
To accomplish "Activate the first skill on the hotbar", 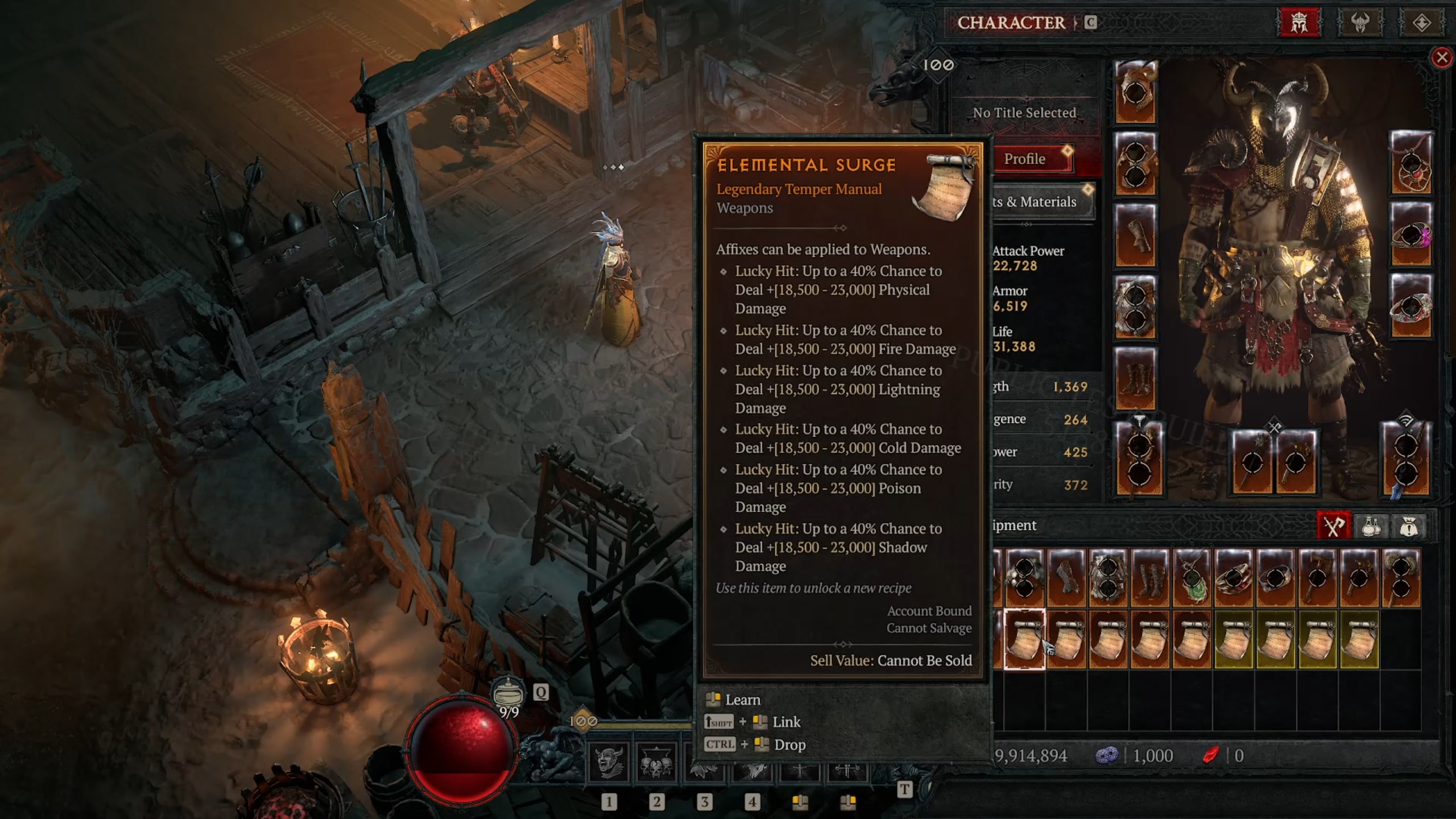I will 608,762.
